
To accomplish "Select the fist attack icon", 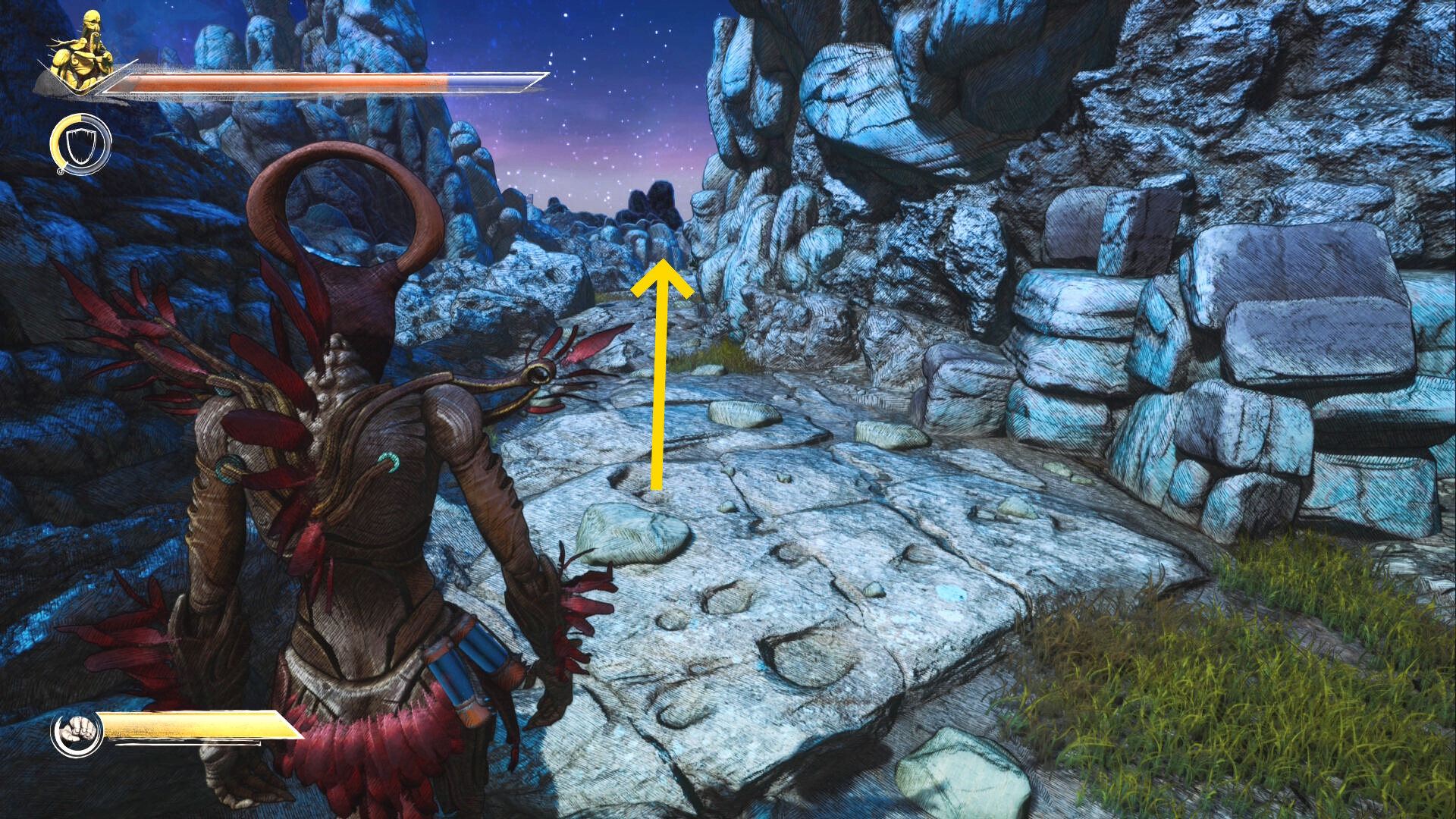I will point(77,733).
